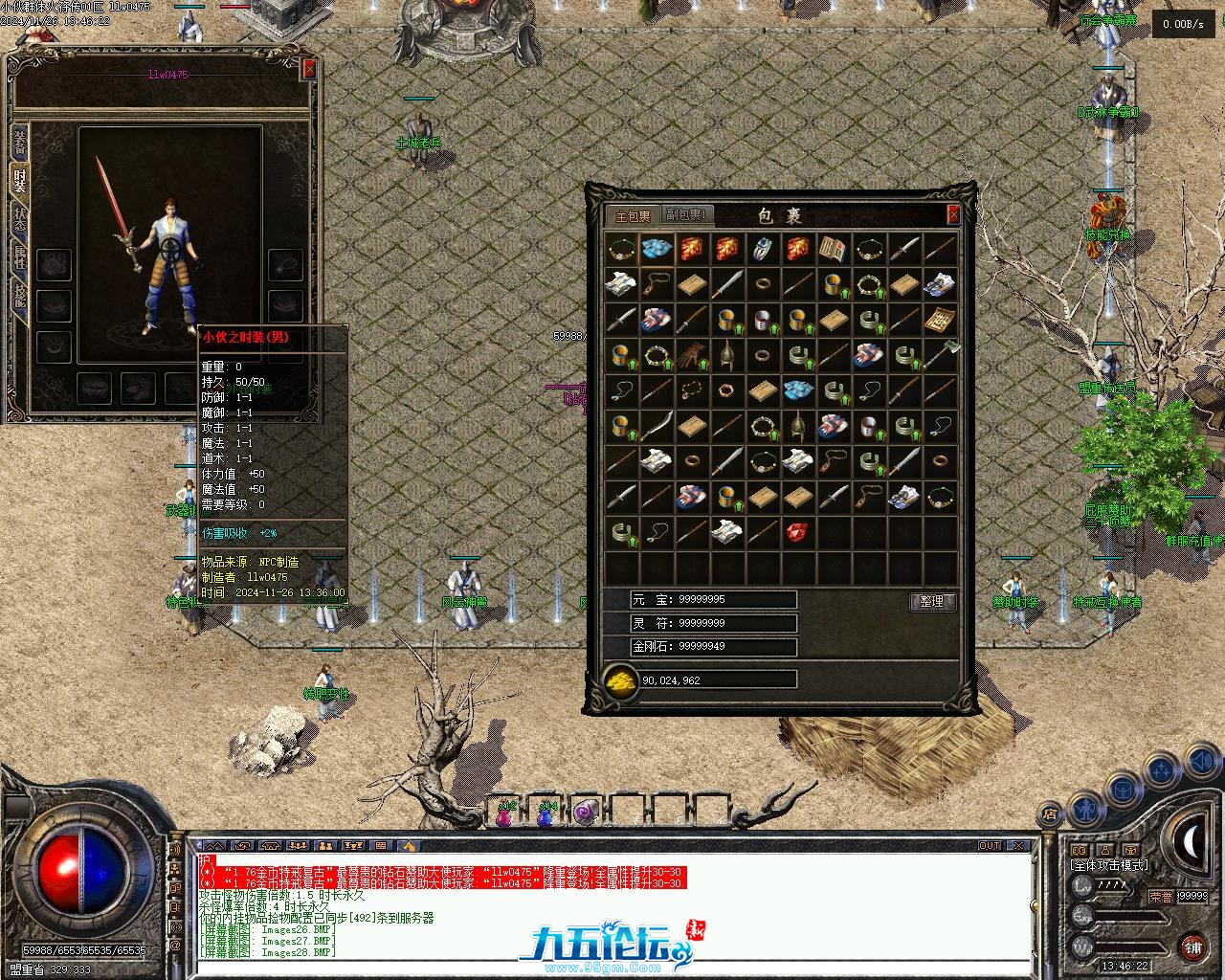This screenshot has height=980, width=1225.
Task: Choose the brown leather glove item
Action: [x=691, y=356]
